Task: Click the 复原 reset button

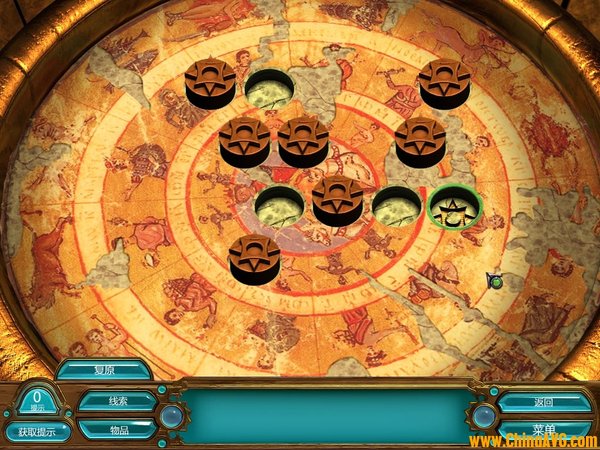Action: 103,369
